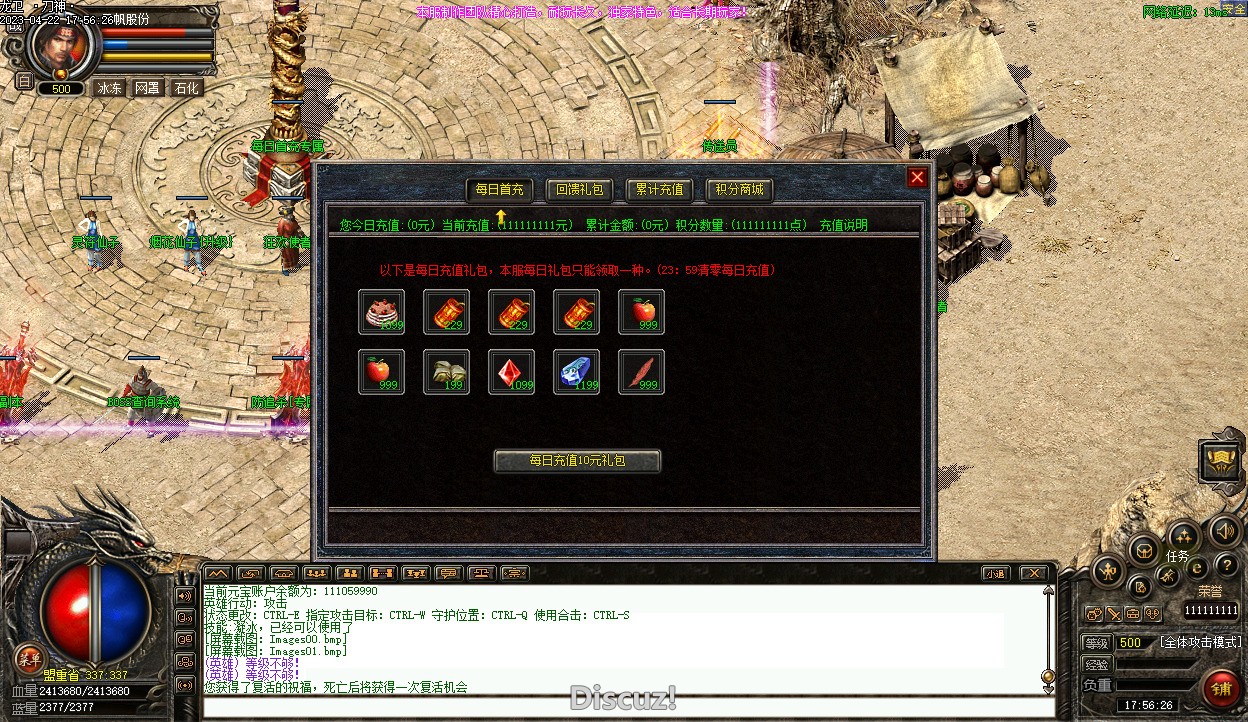This screenshot has width=1248, height=722.
Task: Pick the blue gem gift slot
Action: [x=576, y=372]
